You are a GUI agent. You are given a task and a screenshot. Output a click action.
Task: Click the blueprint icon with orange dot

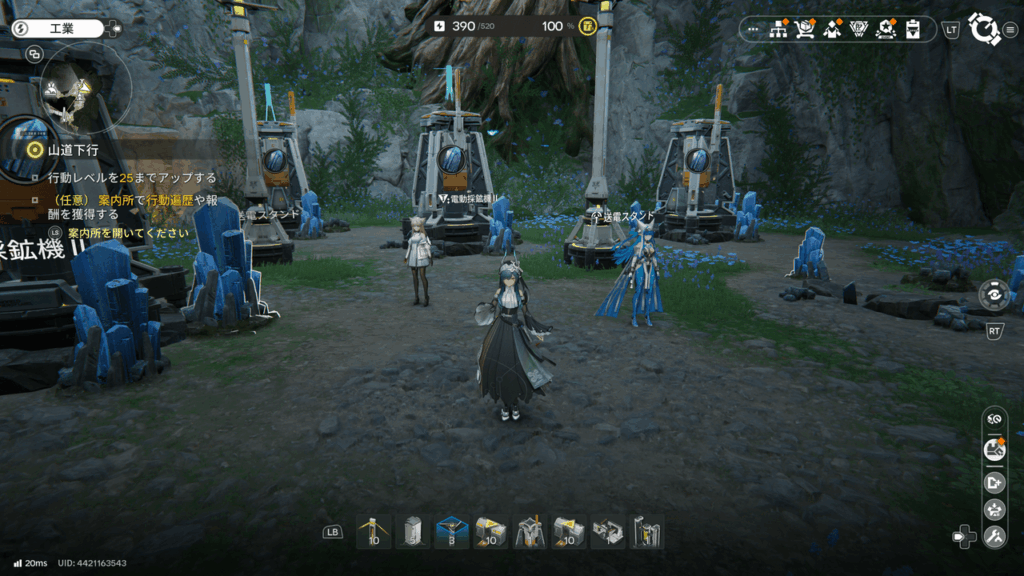click(994, 450)
